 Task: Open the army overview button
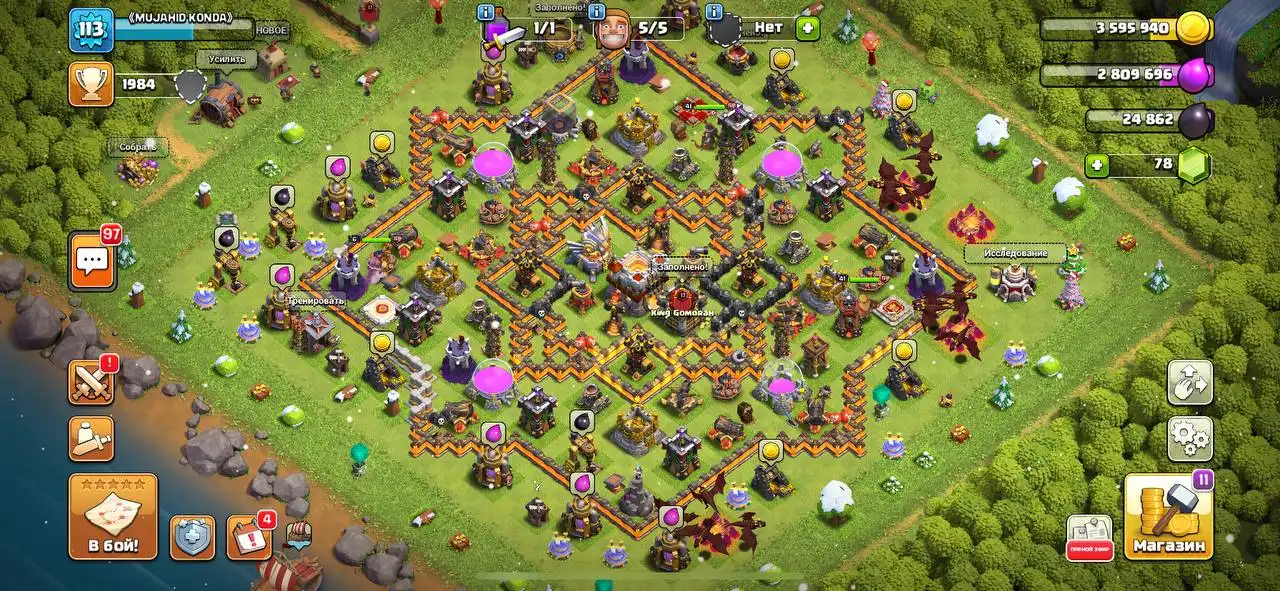pyautogui.click(x=91, y=438)
